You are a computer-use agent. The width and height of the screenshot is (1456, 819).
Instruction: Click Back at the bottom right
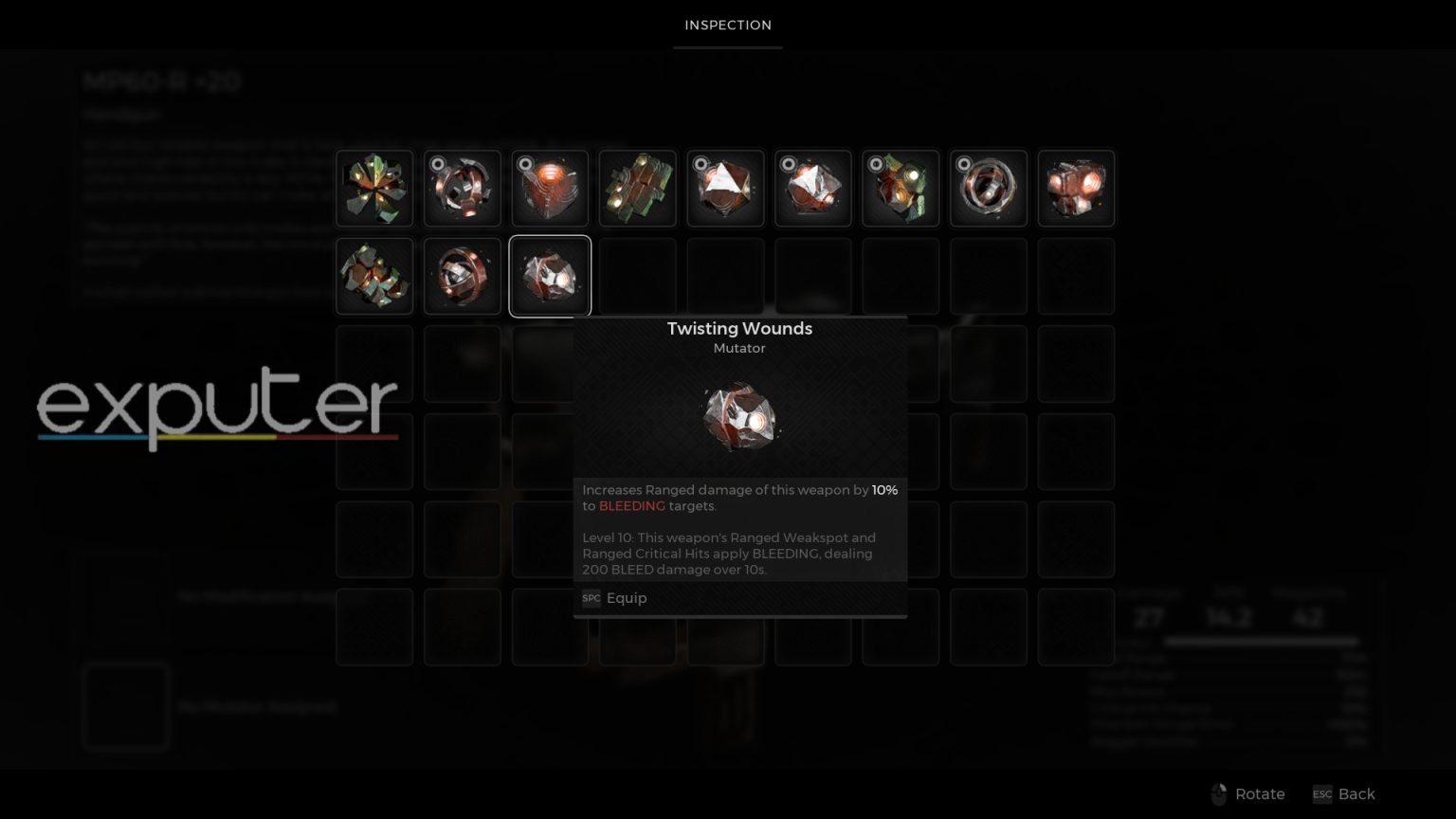click(x=1356, y=794)
